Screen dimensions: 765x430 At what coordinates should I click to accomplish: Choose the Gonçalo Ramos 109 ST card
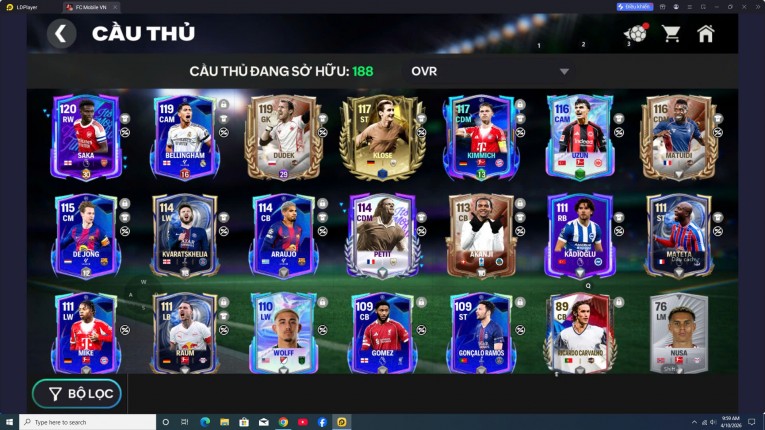pyautogui.click(x=479, y=333)
